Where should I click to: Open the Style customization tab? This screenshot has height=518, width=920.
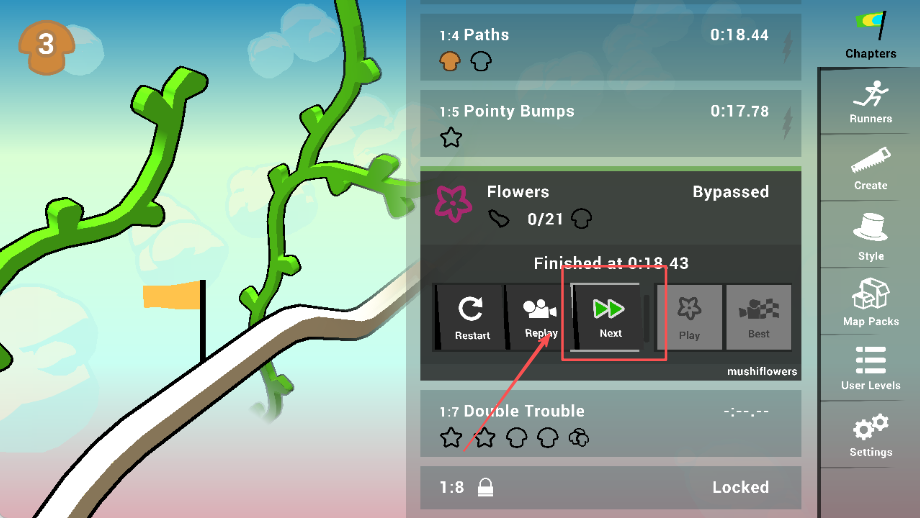(870, 236)
